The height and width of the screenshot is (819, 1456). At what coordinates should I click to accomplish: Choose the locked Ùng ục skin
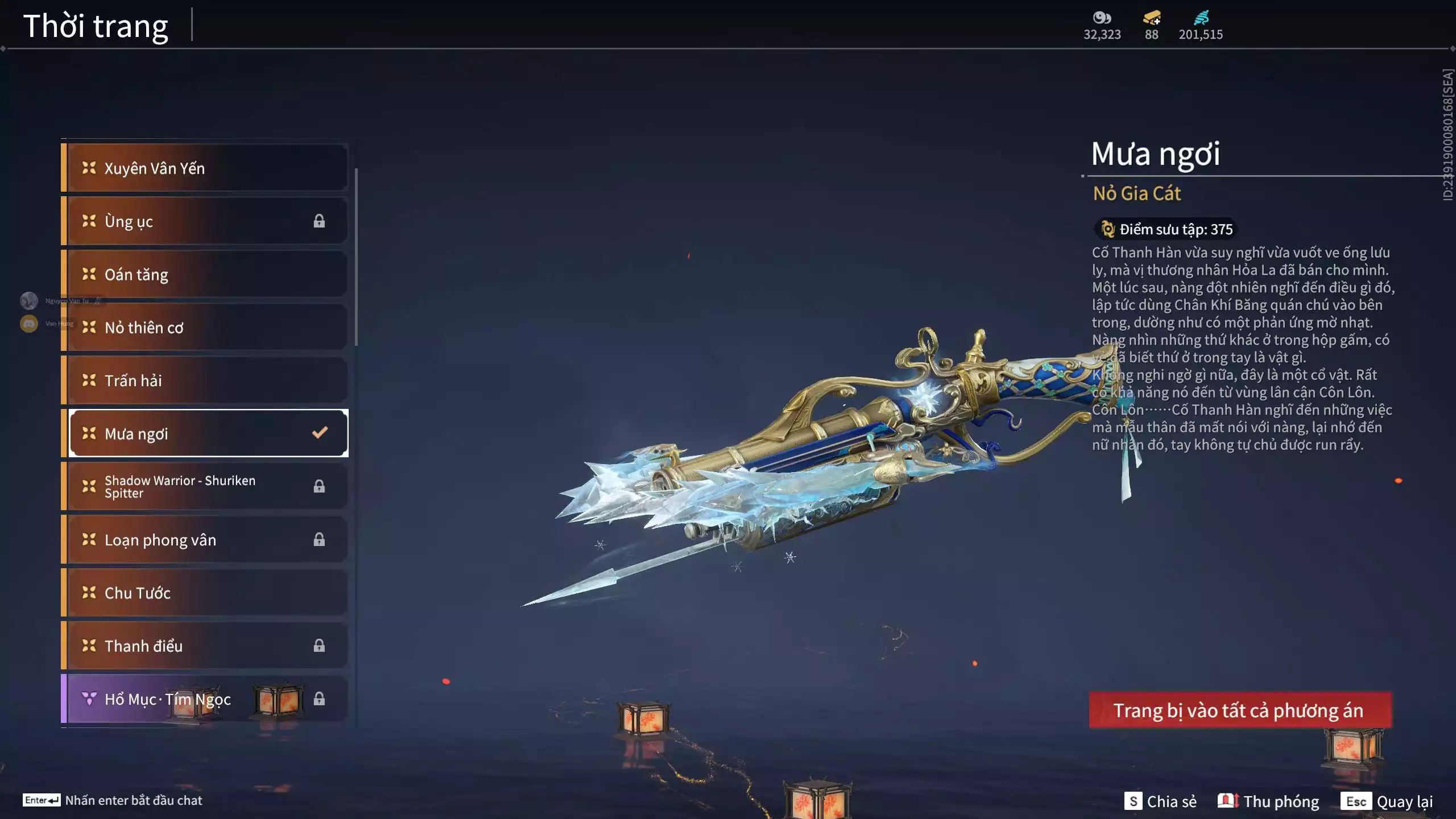click(205, 221)
